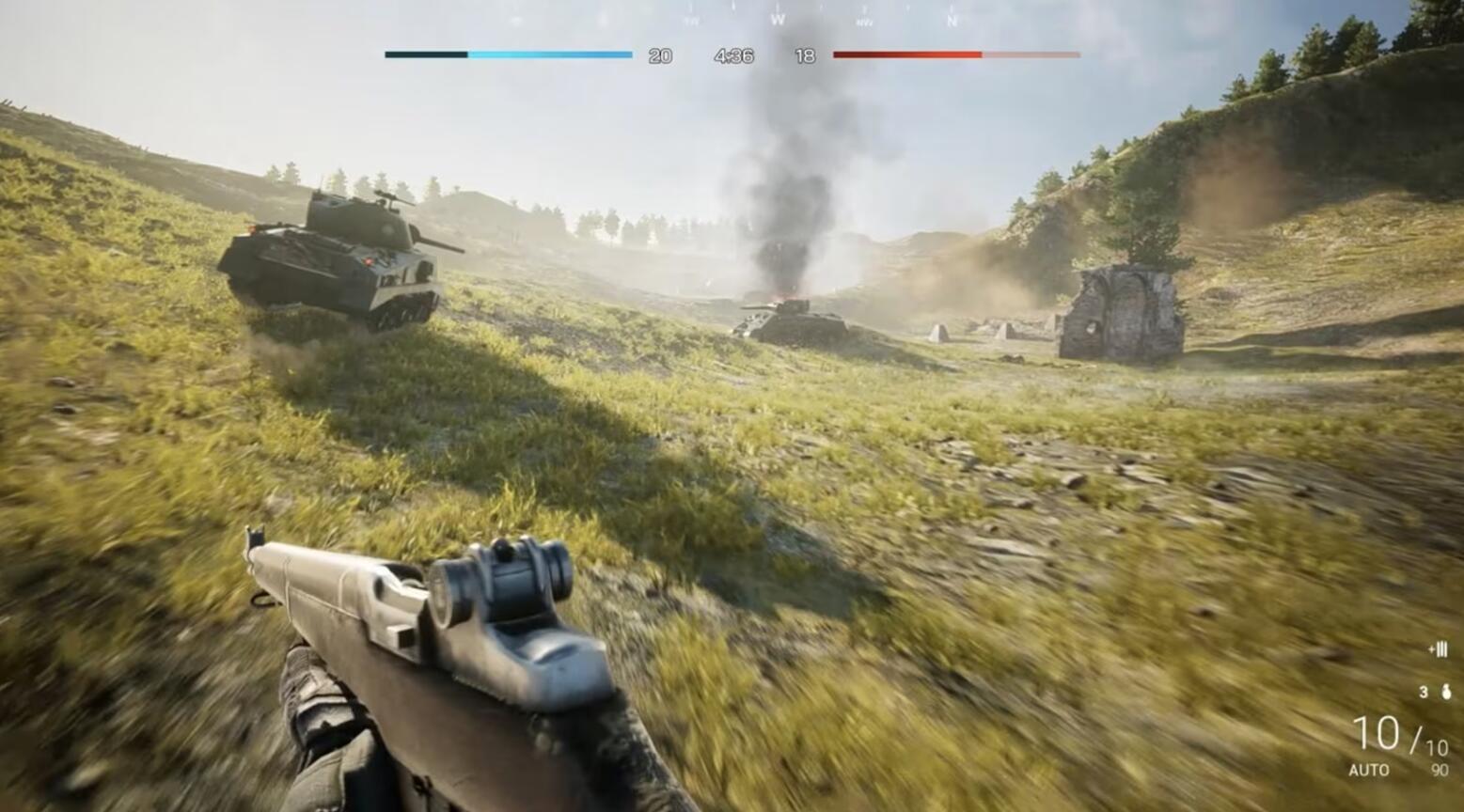Click the blue team ticket bar

pos(508,55)
